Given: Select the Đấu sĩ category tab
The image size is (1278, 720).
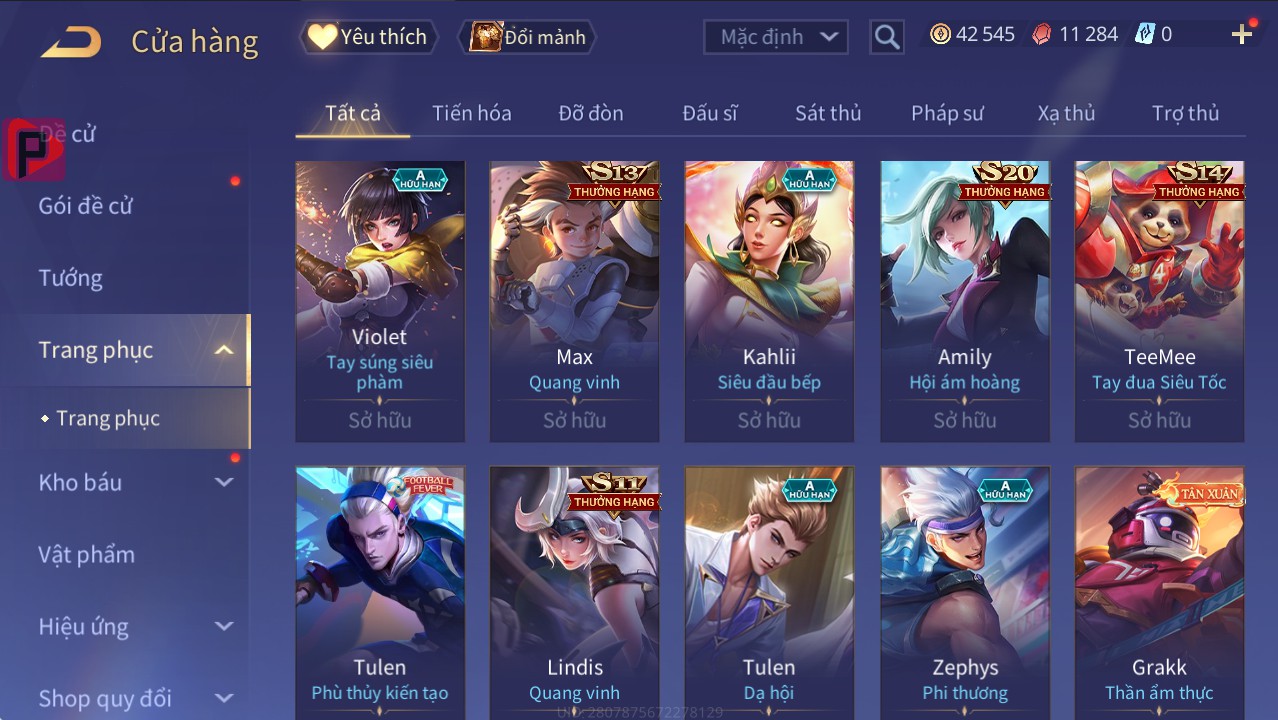Looking at the screenshot, I should tap(710, 113).
